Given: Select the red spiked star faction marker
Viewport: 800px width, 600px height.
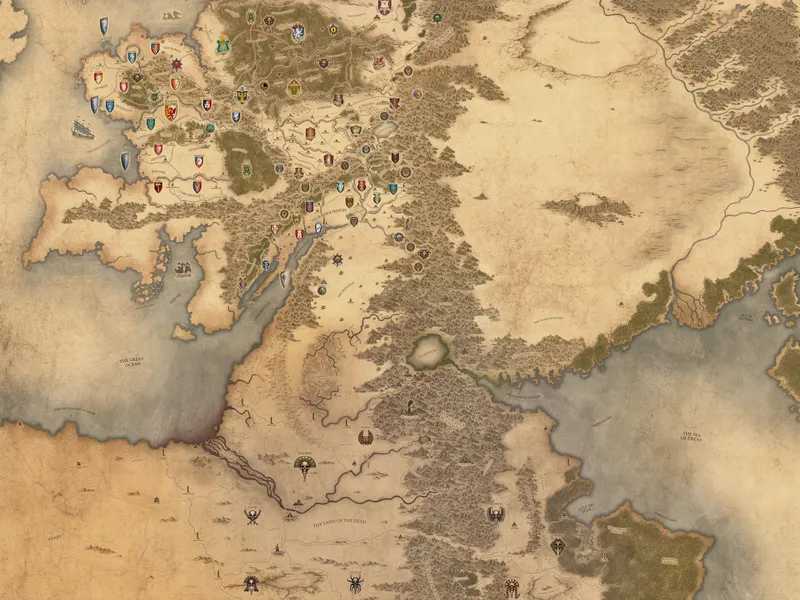Looking at the screenshot, I should (x=176, y=67).
